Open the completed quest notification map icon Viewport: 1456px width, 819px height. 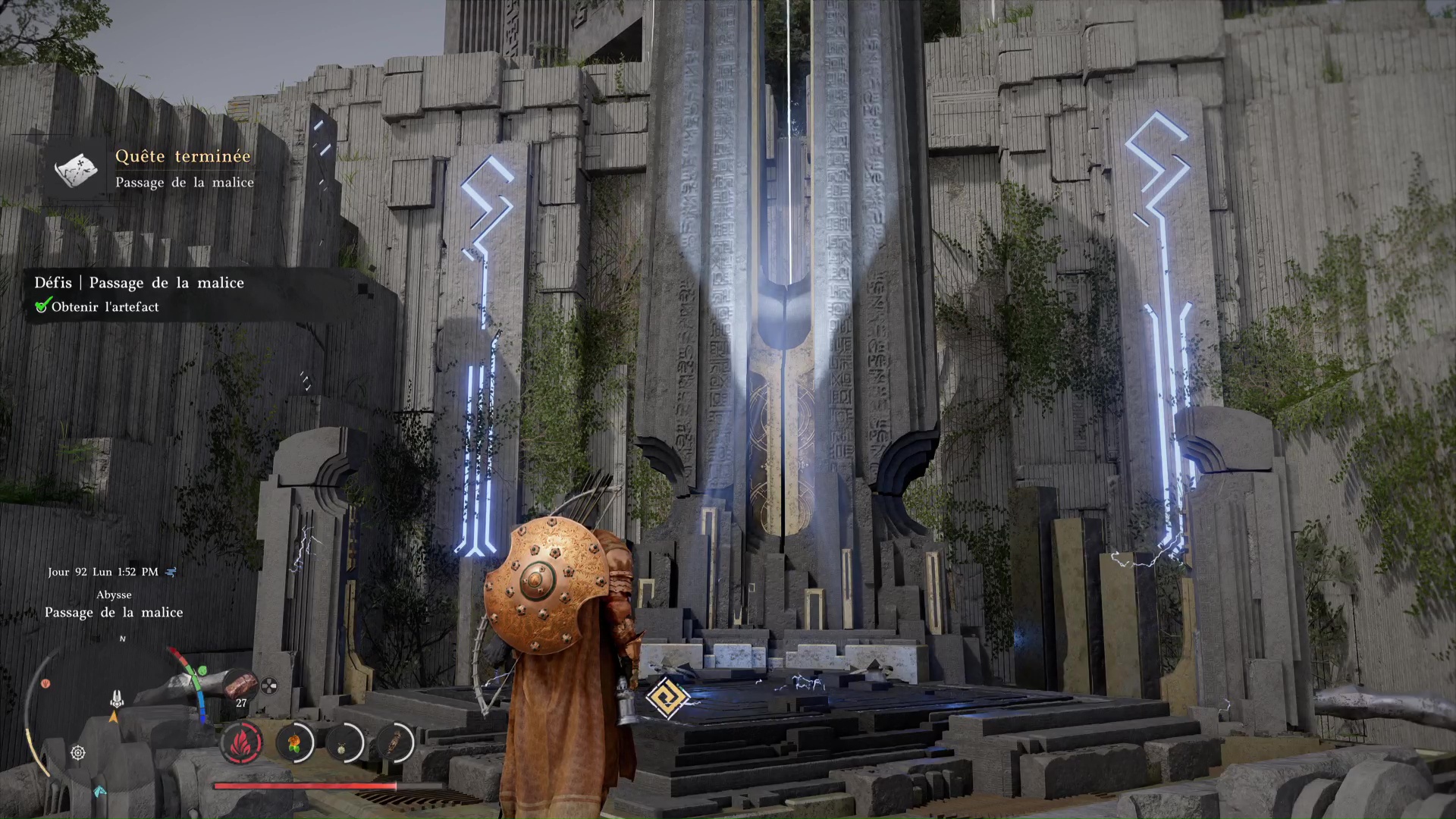(77, 168)
